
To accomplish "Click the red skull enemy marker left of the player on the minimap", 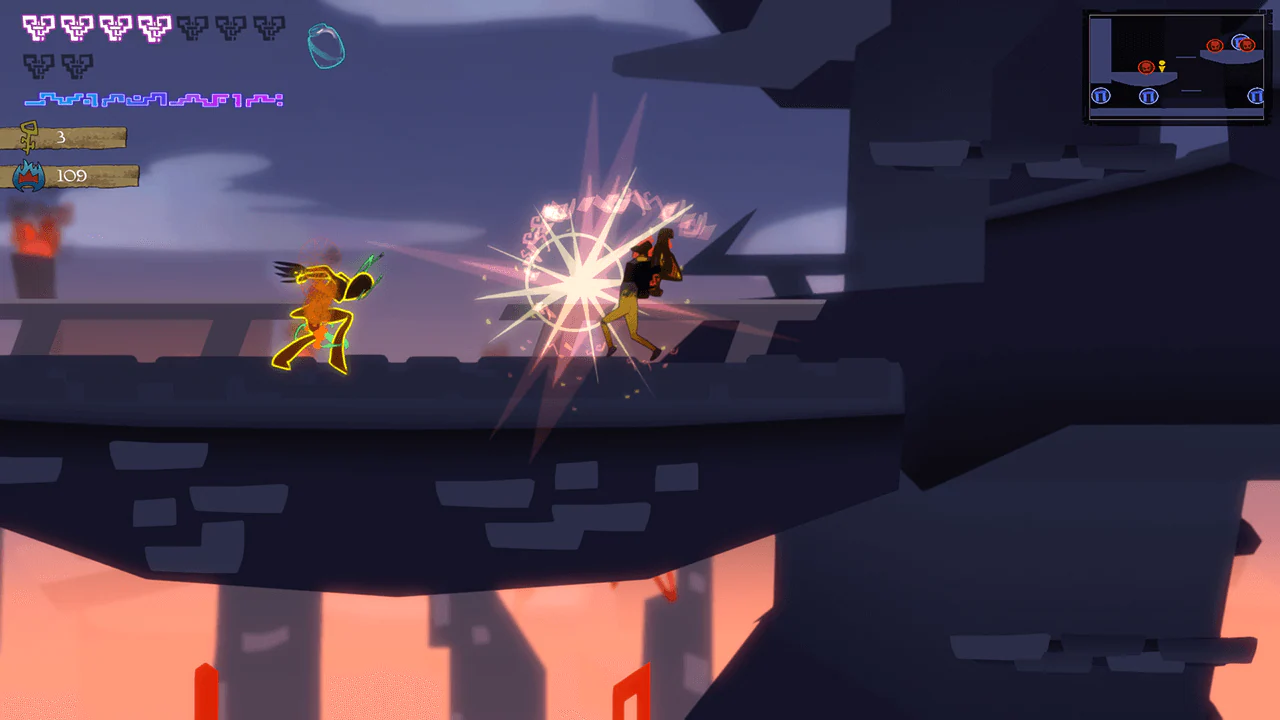I will [x=1147, y=68].
